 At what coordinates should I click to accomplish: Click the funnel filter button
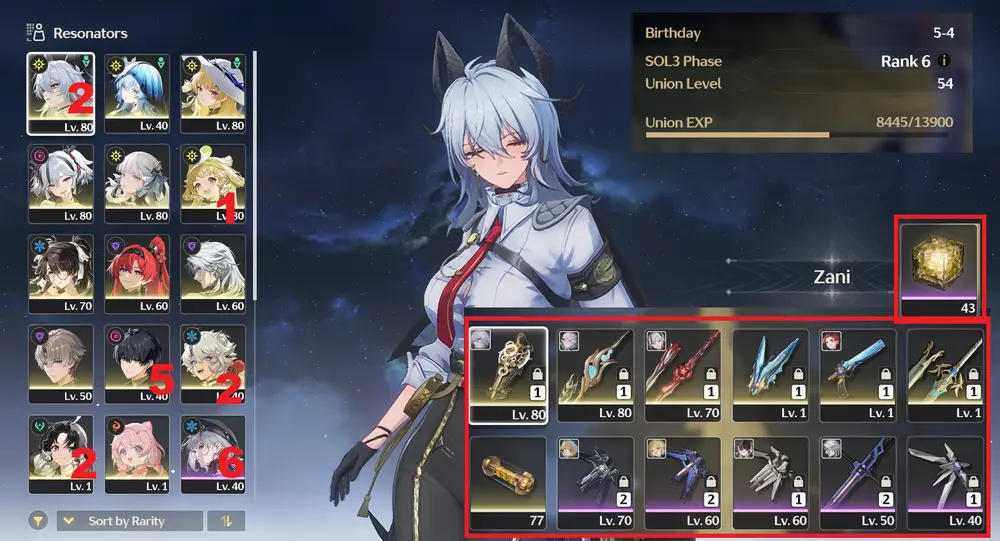[x=38, y=521]
